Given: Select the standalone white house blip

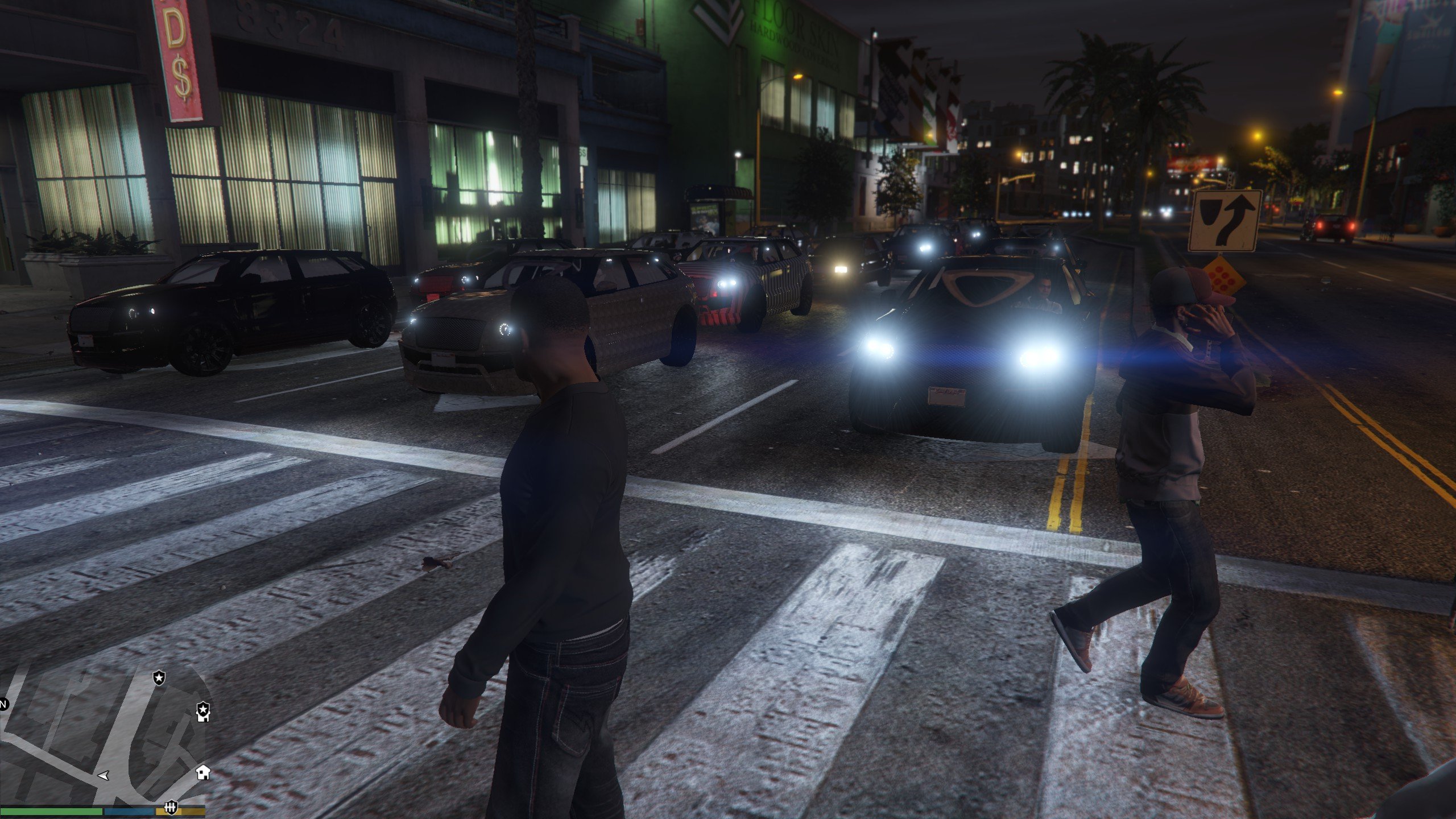Looking at the screenshot, I should click(x=203, y=772).
